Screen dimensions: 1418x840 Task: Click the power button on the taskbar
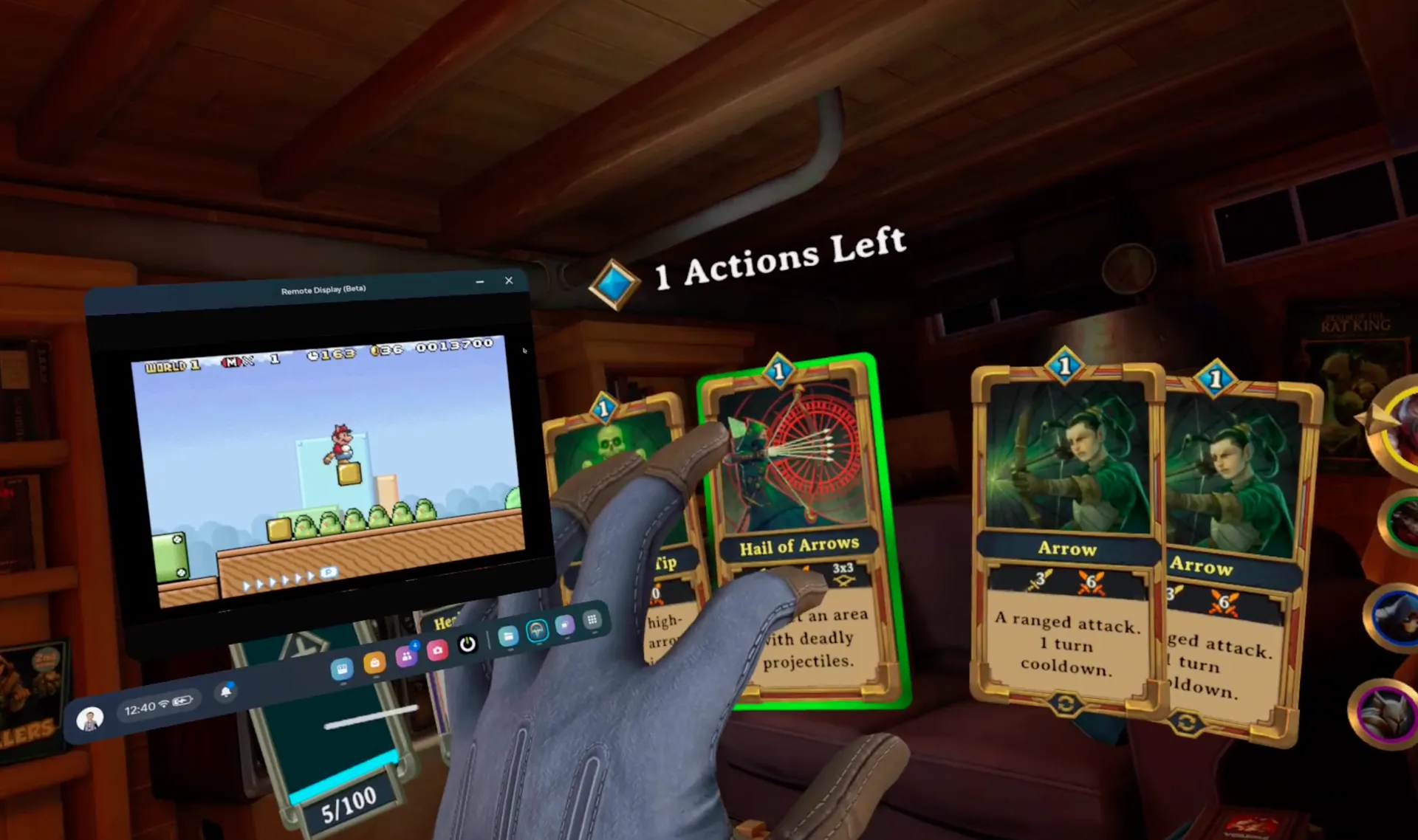tap(467, 644)
